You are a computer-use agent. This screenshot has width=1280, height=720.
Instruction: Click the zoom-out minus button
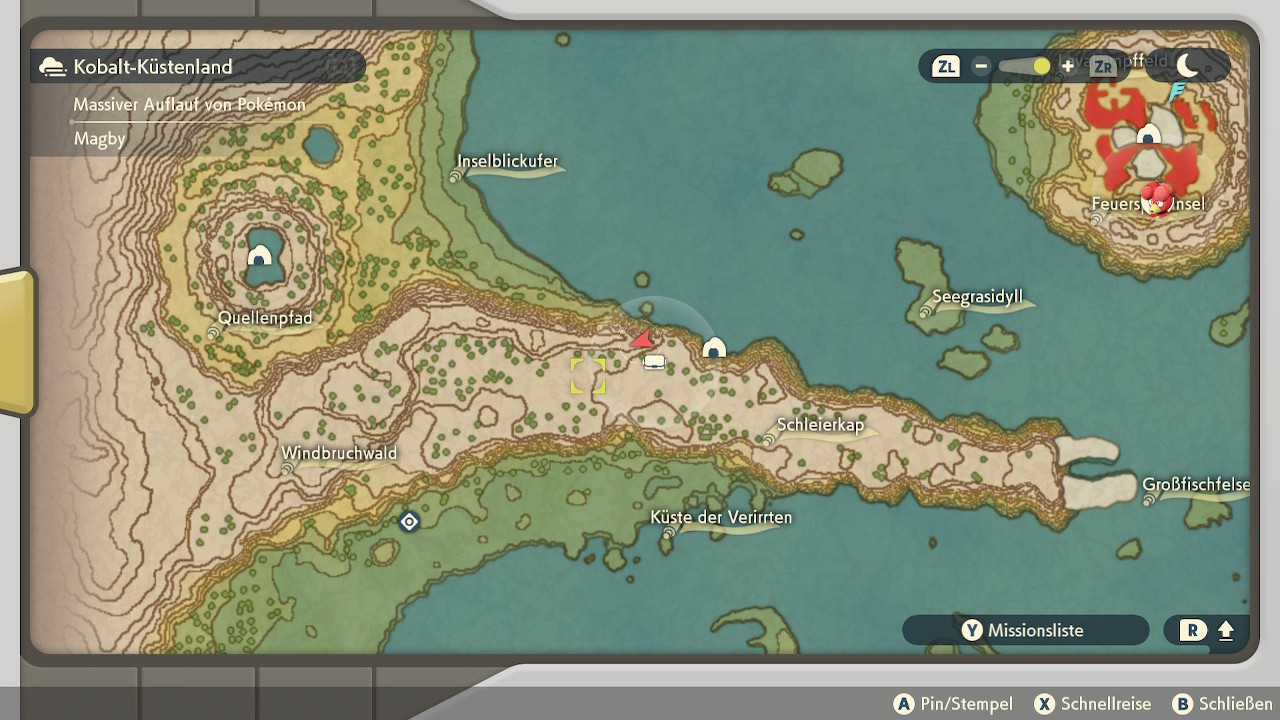981,66
